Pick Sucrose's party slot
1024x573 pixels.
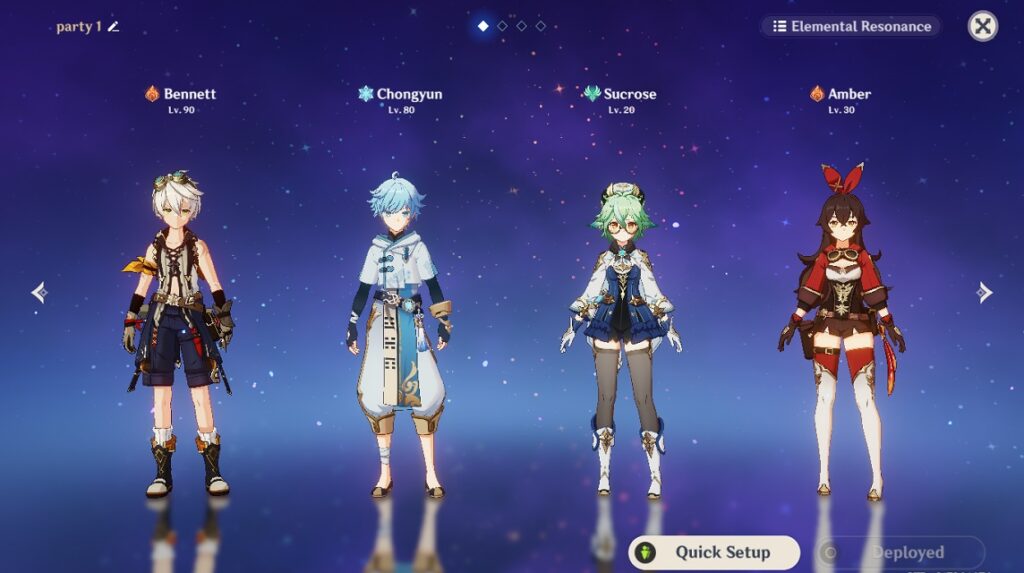point(621,330)
